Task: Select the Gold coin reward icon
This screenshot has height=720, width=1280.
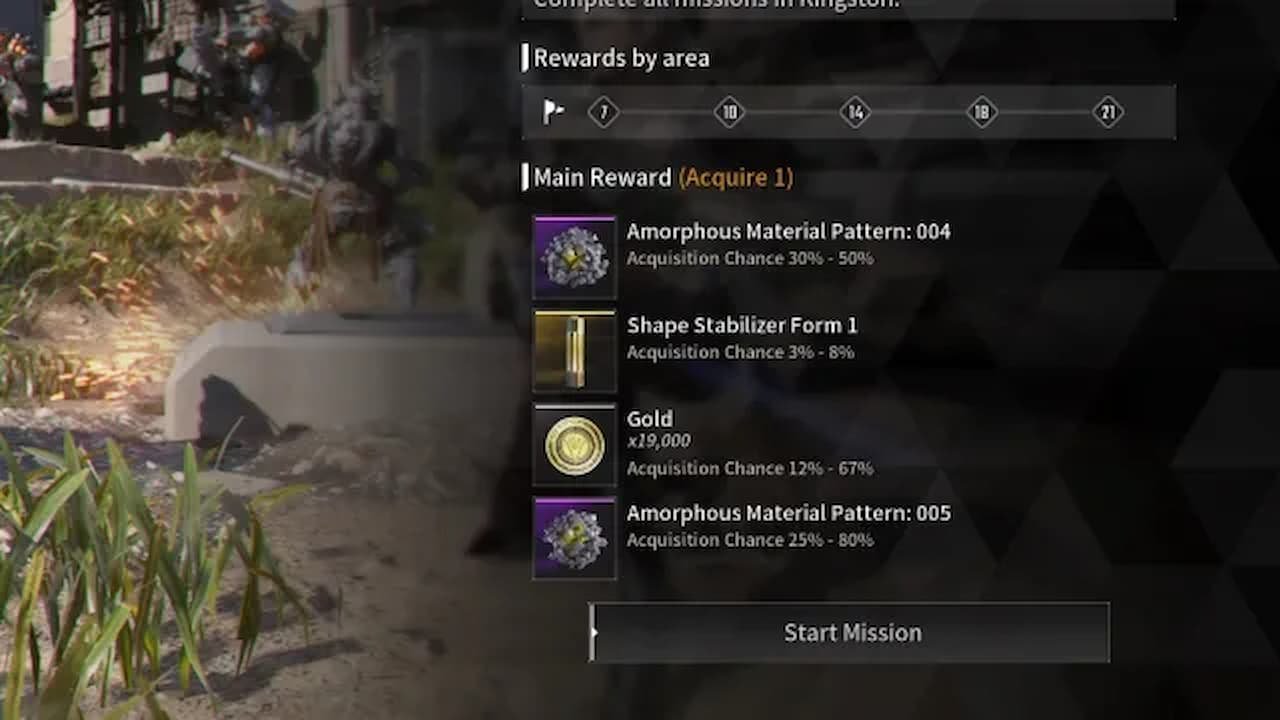Action: [574, 443]
